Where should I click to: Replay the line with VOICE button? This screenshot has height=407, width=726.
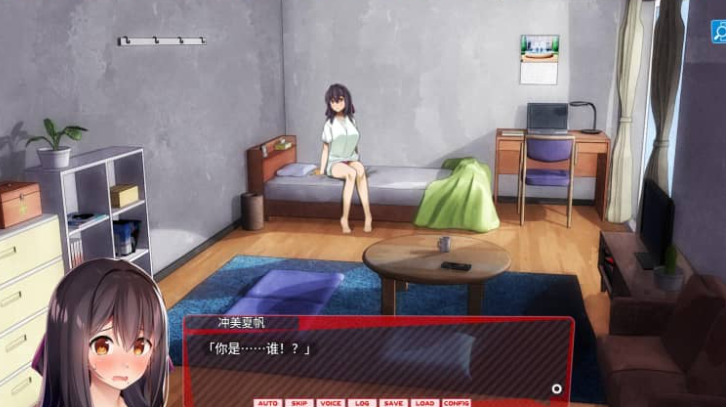pyautogui.click(x=330, y=402)
